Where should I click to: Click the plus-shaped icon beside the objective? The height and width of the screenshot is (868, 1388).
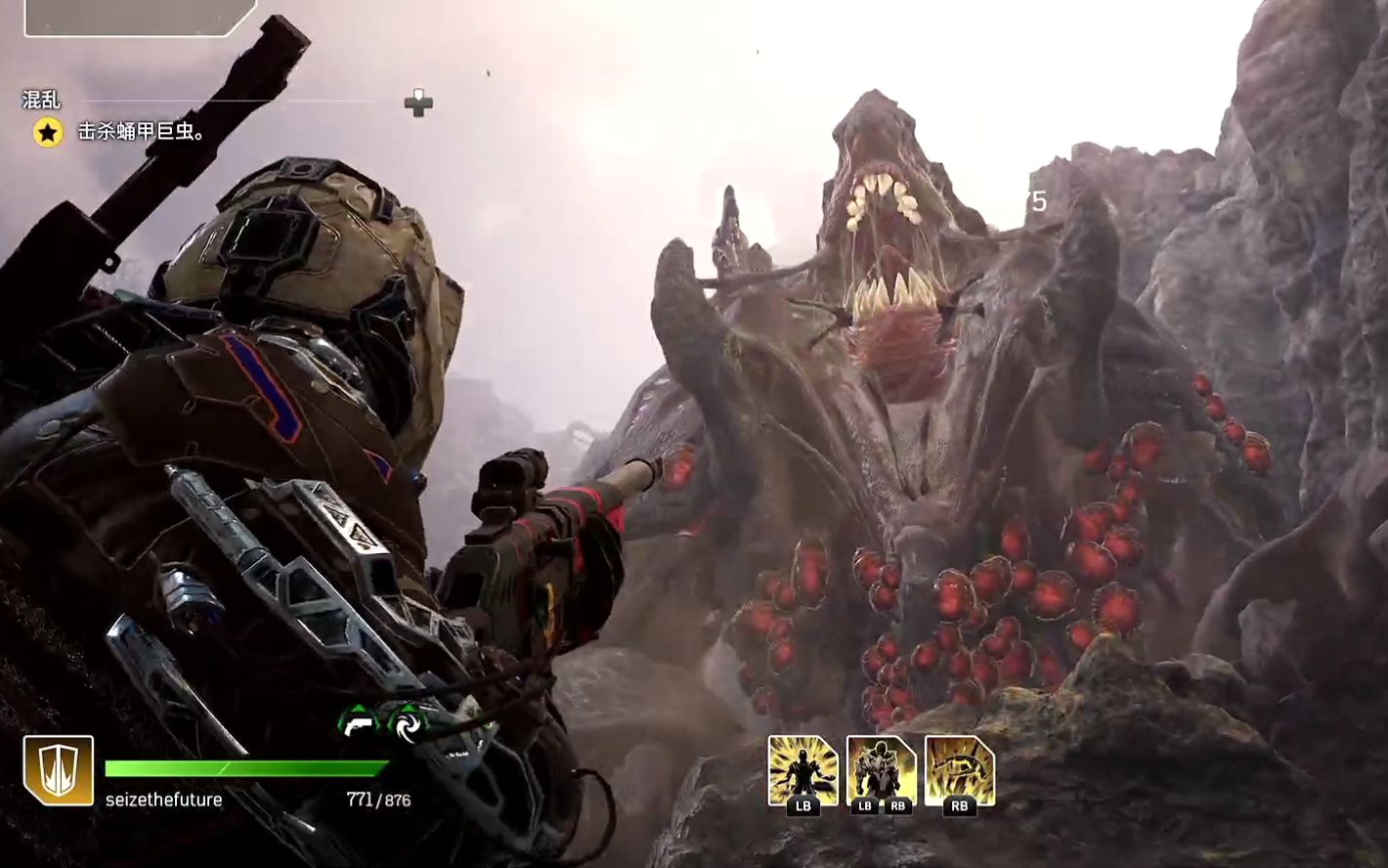pyautogui.click(x=418, y=103)
